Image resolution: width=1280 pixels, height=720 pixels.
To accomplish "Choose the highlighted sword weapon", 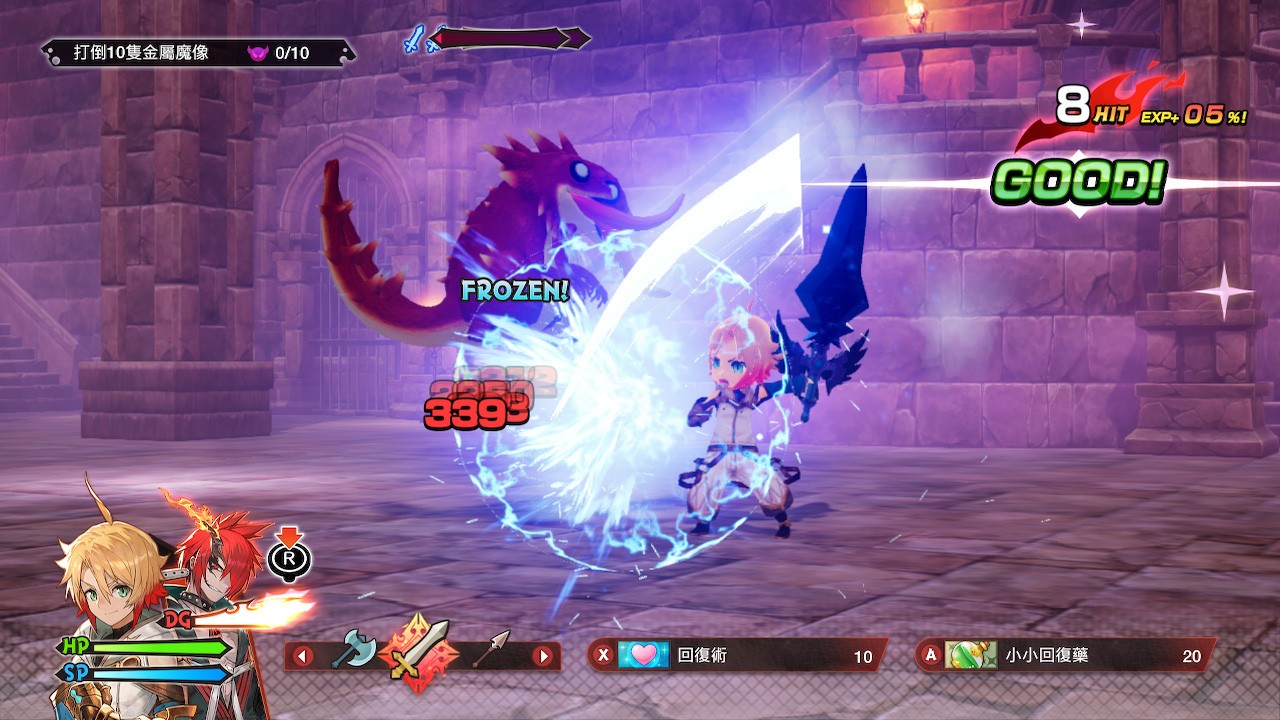I will (x=420, y=653).
